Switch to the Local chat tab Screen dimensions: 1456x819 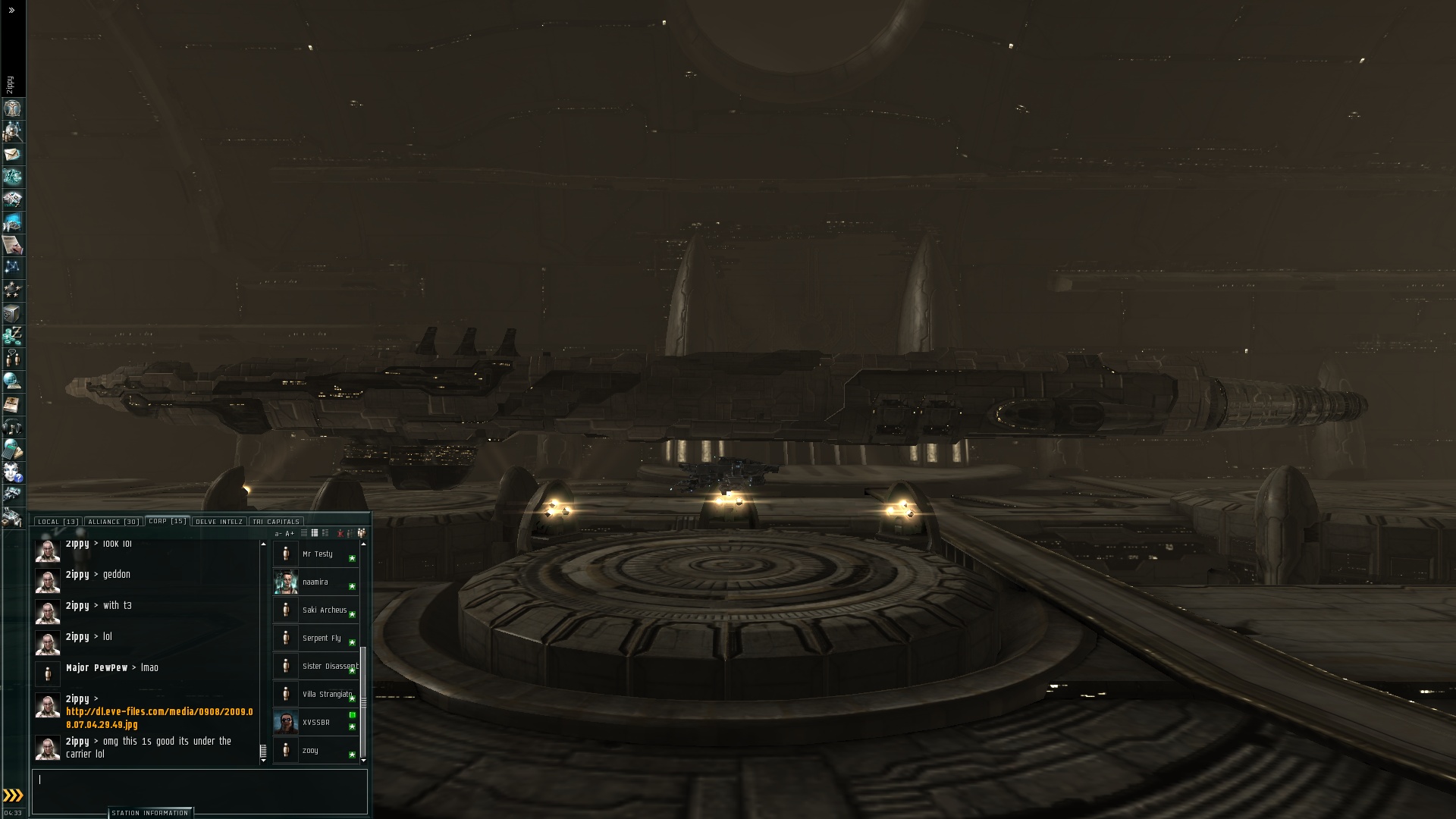click(x=58, y=522)
